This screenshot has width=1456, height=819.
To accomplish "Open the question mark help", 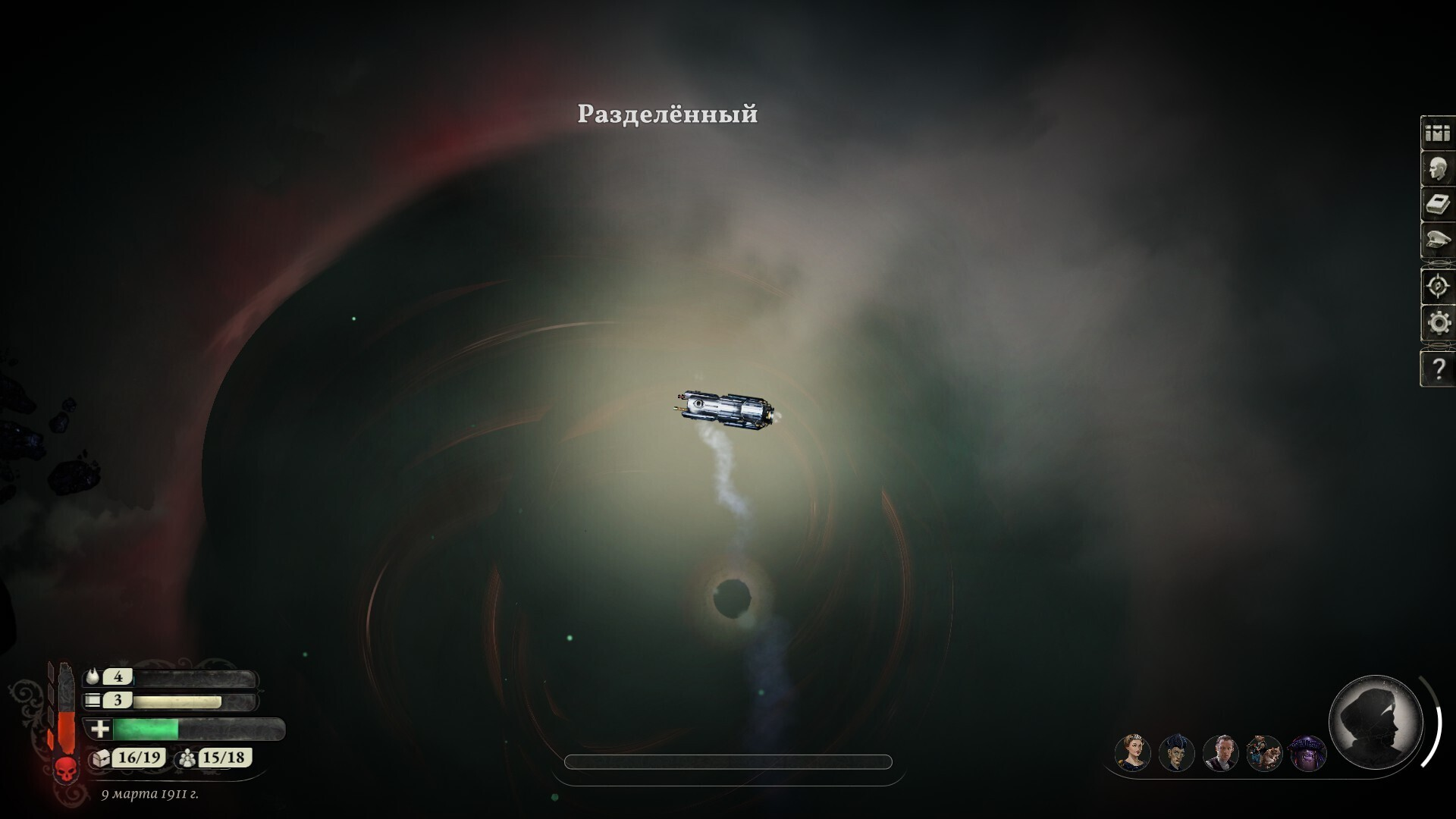I will pyautogui.click(x=1438, y=369).
